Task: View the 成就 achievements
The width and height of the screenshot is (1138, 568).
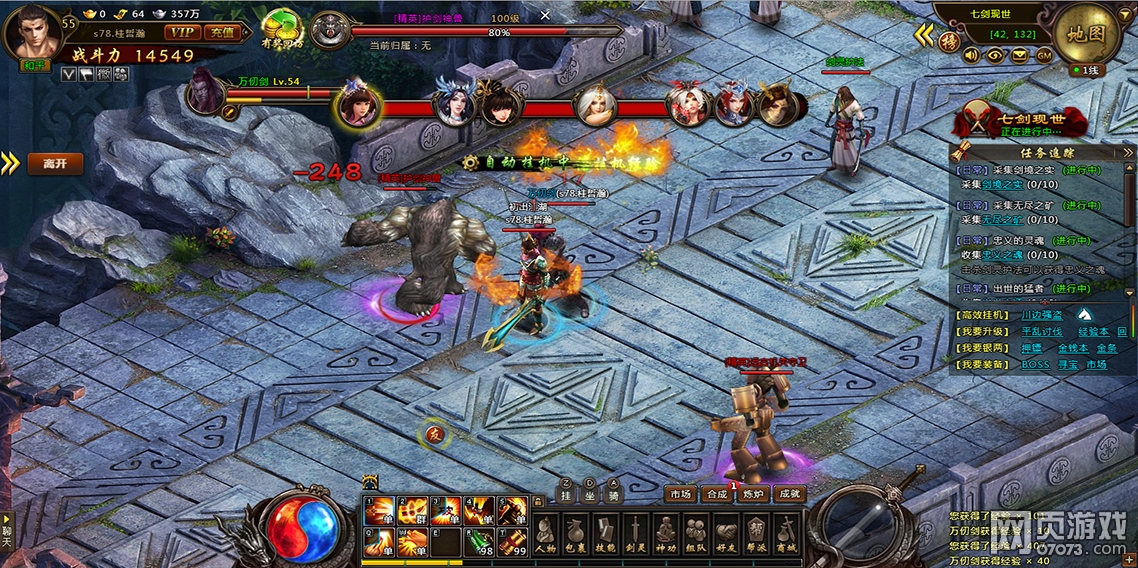Action: [789, 494]
